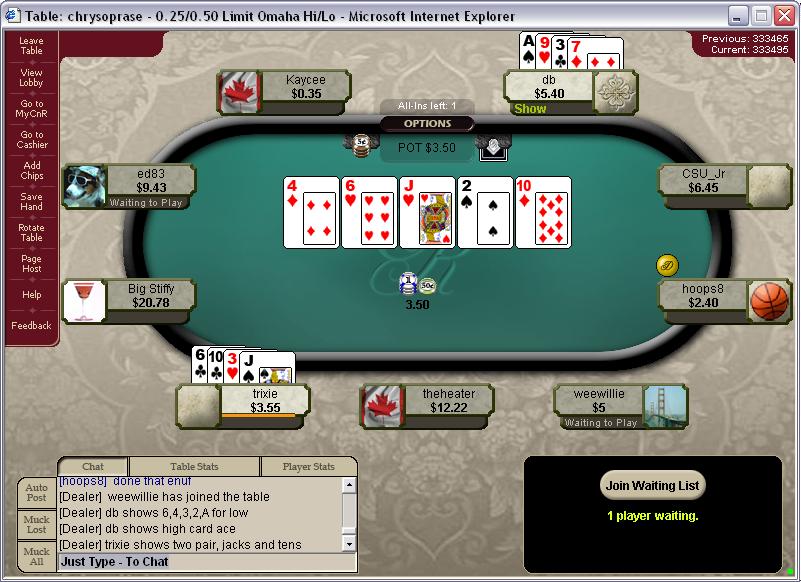Rotate the table view
This screenshot has width=801, height=582.
pyautogui.click(x=31, y=233)
